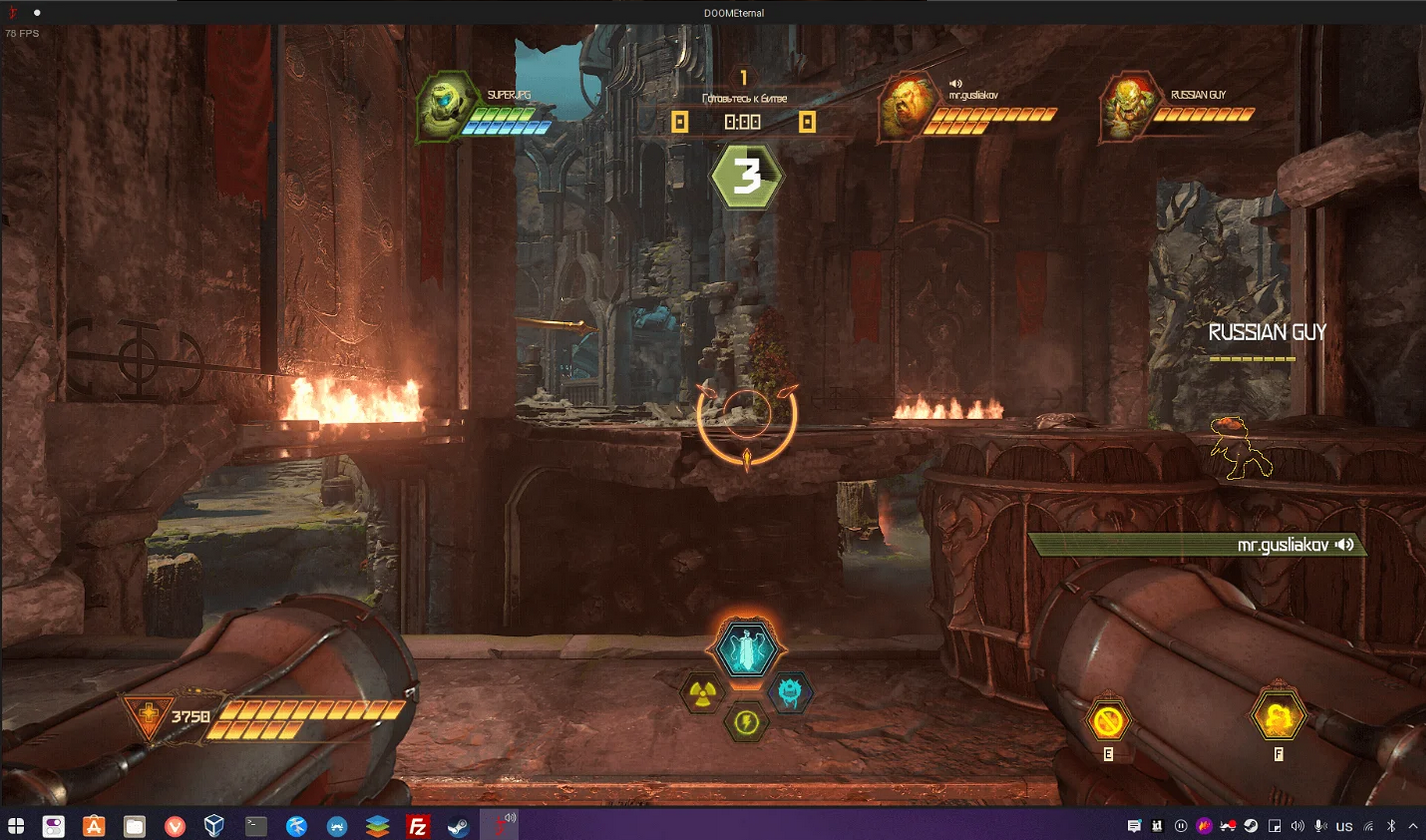This screenshot has height=840, width=1426.
Task: Open Steam from the taskbar
Action: click(458, 826)
